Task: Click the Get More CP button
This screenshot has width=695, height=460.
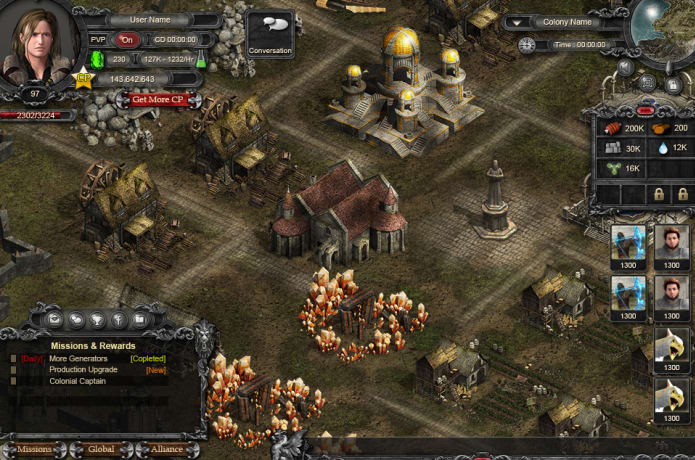Action: (158, 99)
